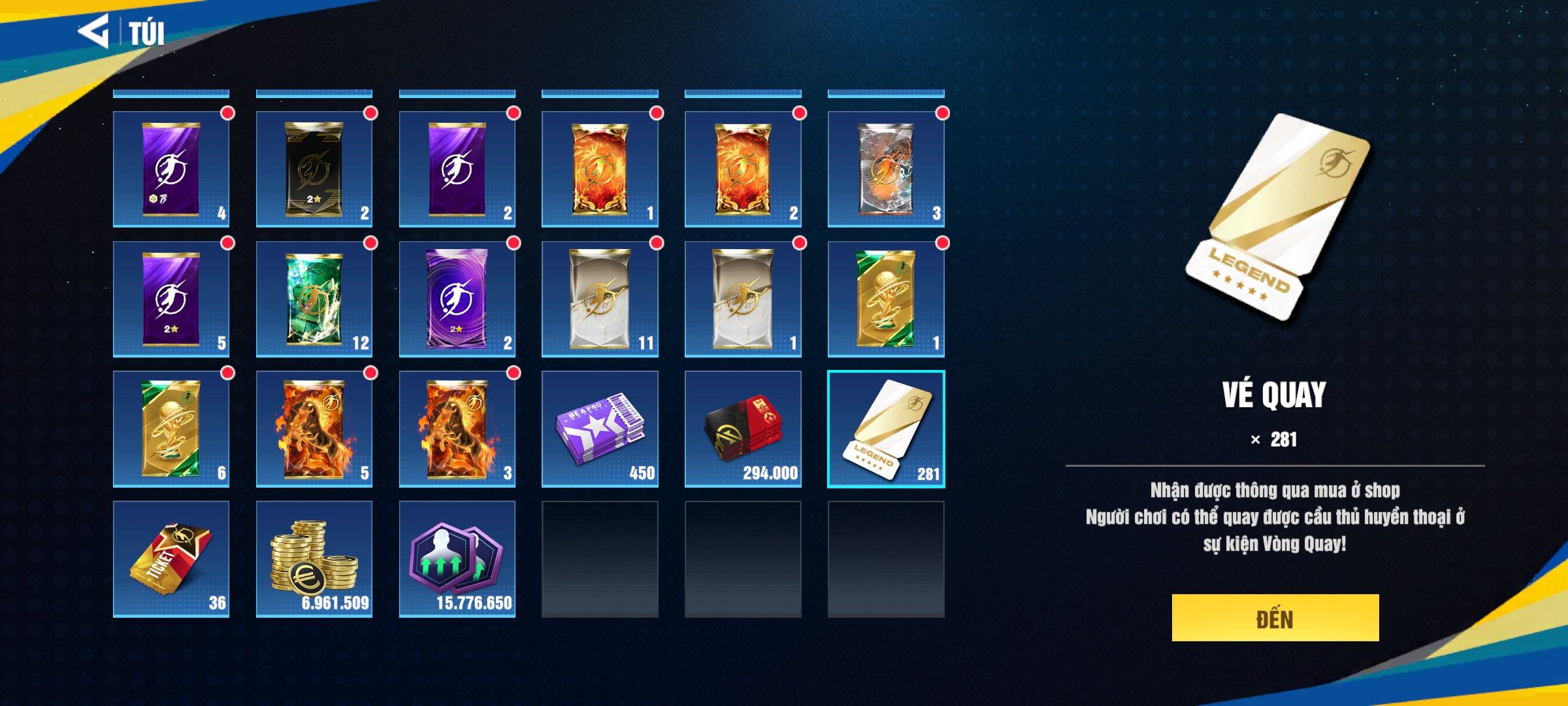The image size is (1568, 706).
Task: Select the player upgrade hexagon item
Action: point(457,559)
